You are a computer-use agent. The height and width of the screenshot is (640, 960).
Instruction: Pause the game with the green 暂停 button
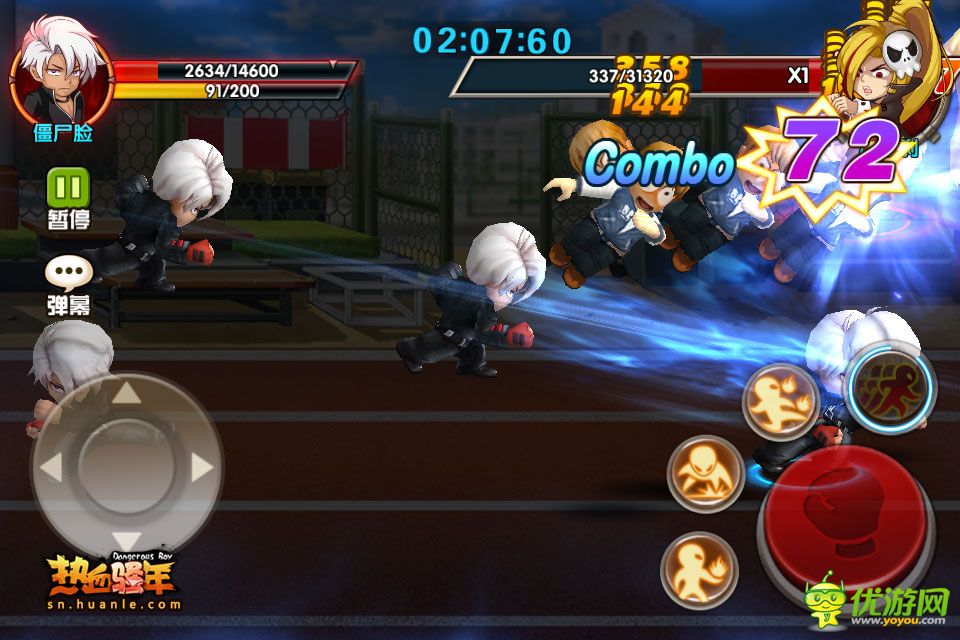[69, 187]
